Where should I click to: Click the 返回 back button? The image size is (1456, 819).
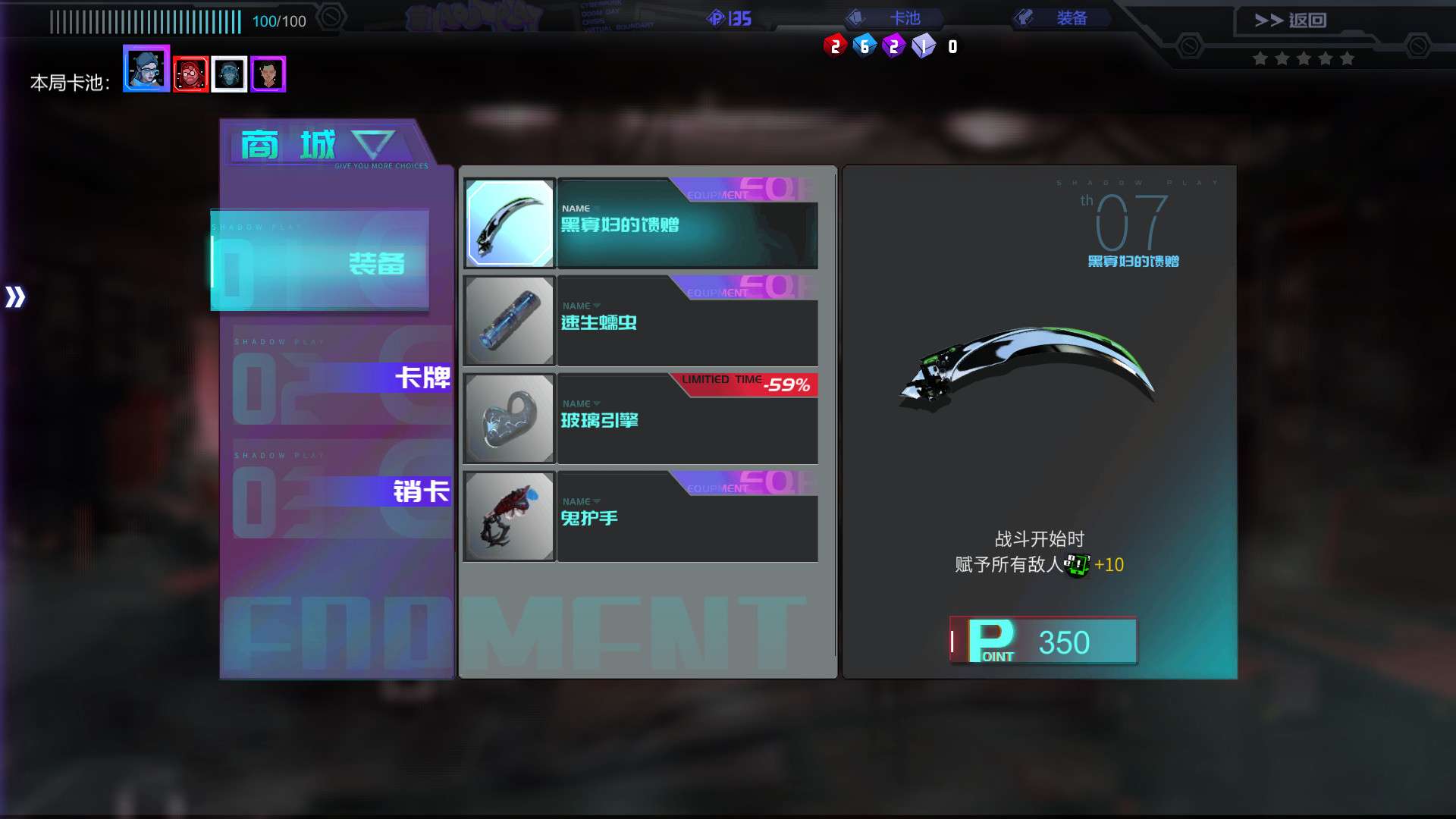(x=1290, y=20)
